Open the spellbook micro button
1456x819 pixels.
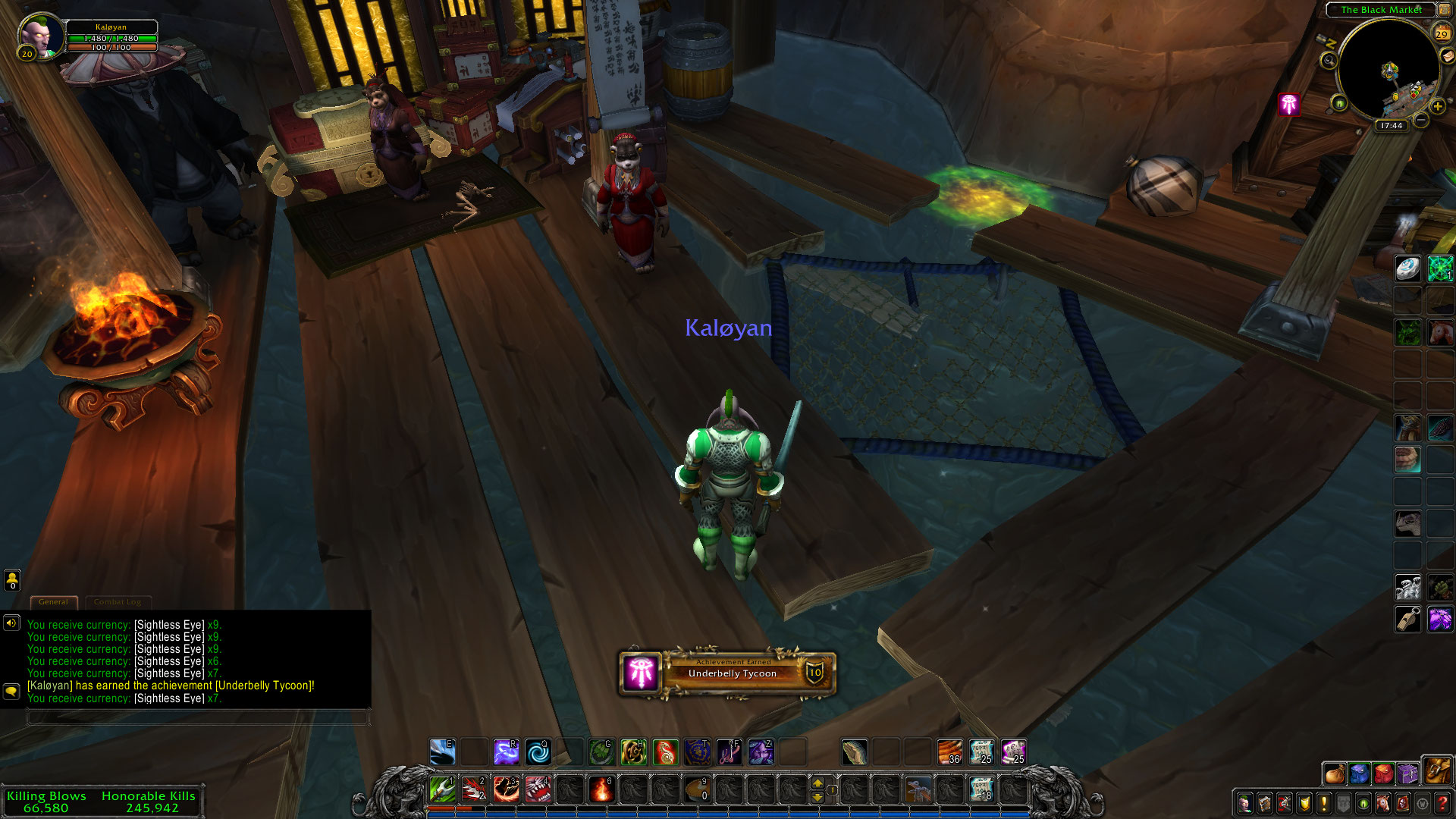click(x=1264, y=803)
